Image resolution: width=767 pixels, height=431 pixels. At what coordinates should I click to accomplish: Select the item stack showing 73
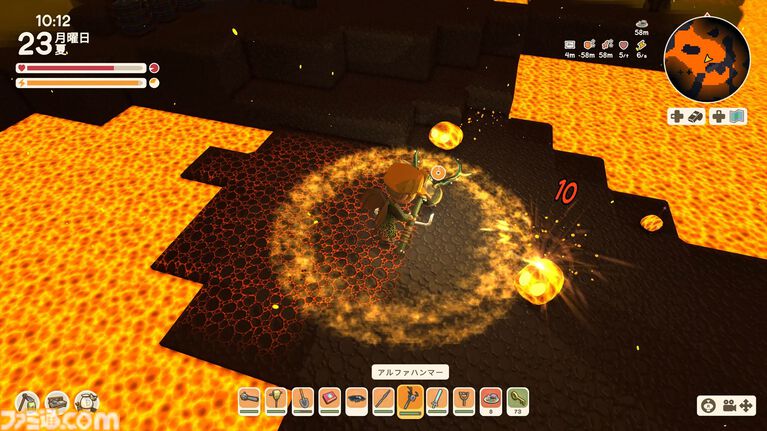[517, 400]
